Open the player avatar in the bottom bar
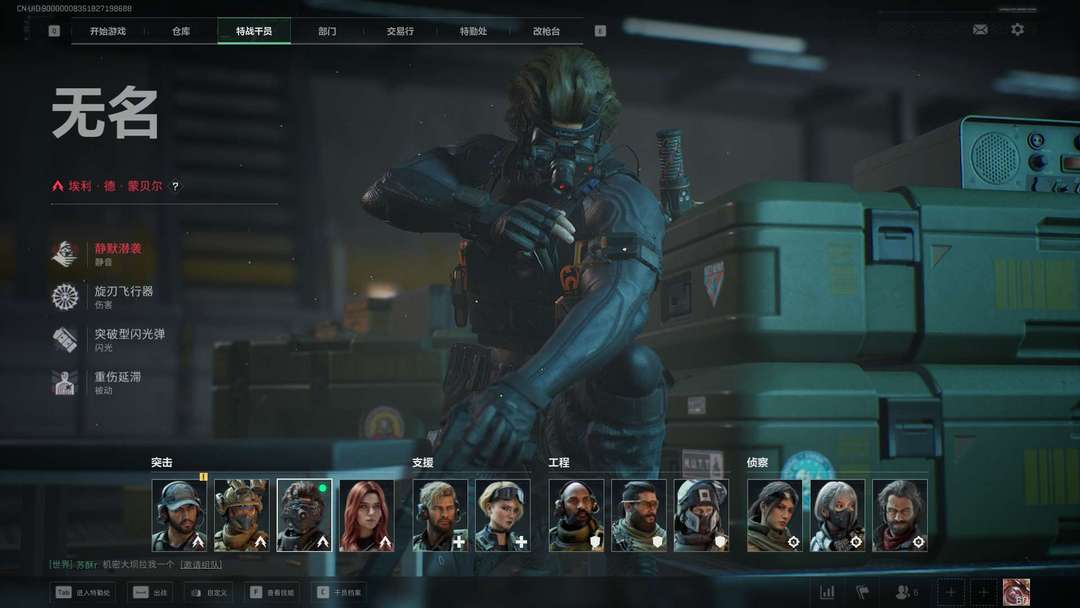This screenshot has width=1080, height=608. 1016,592
